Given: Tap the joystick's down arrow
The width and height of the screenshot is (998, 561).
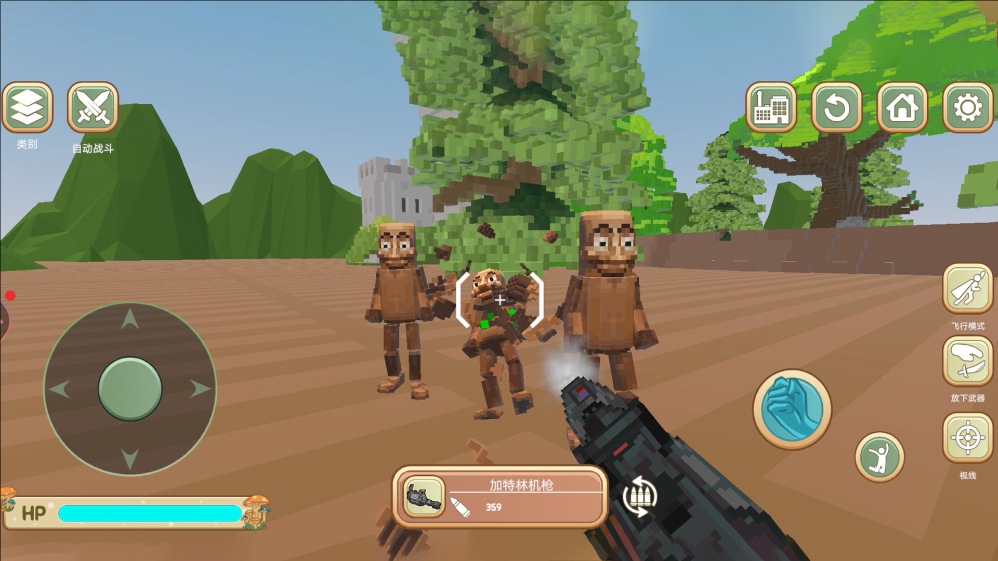Looking at the screenshot, I should (x=130, y=457).
